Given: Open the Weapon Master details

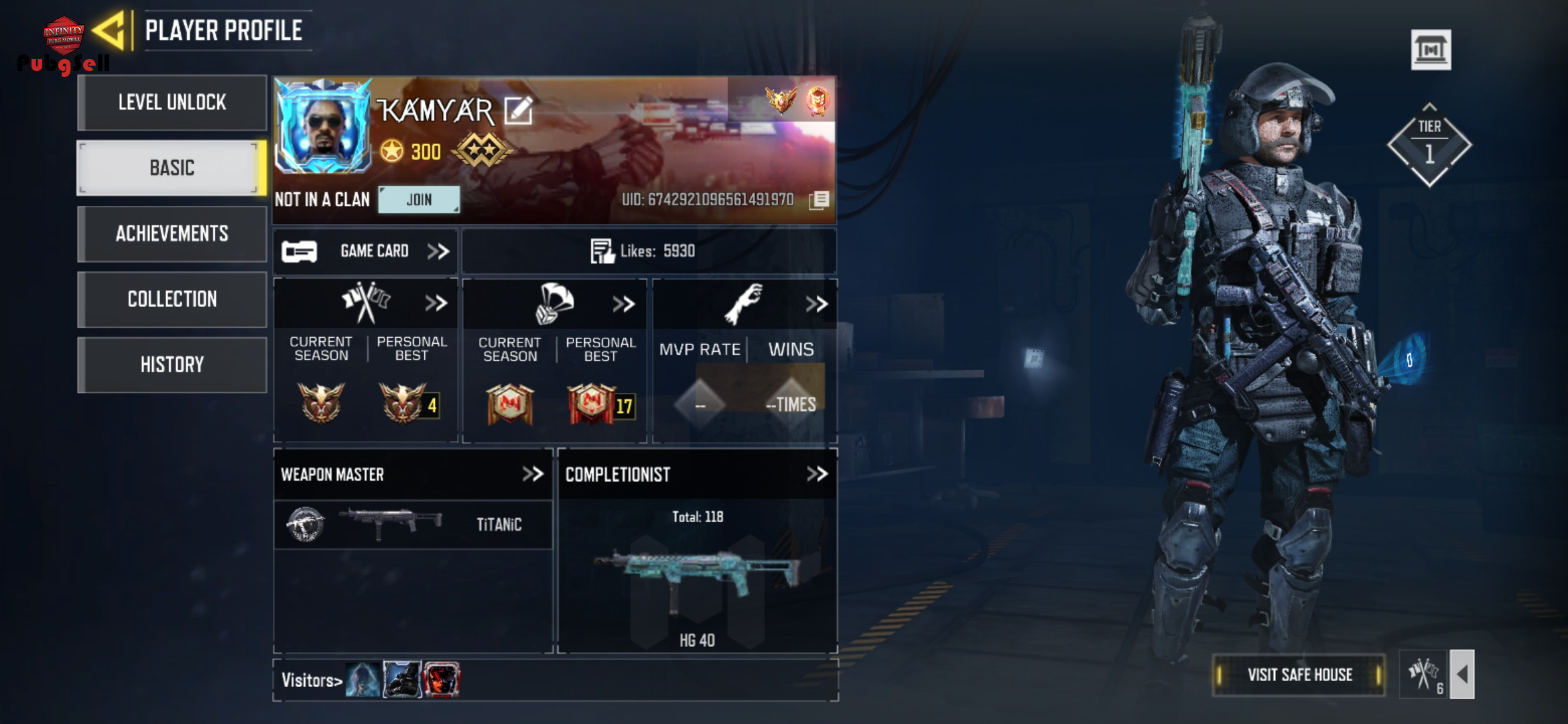Looking at the screenshot, I should tap(533, 475).
